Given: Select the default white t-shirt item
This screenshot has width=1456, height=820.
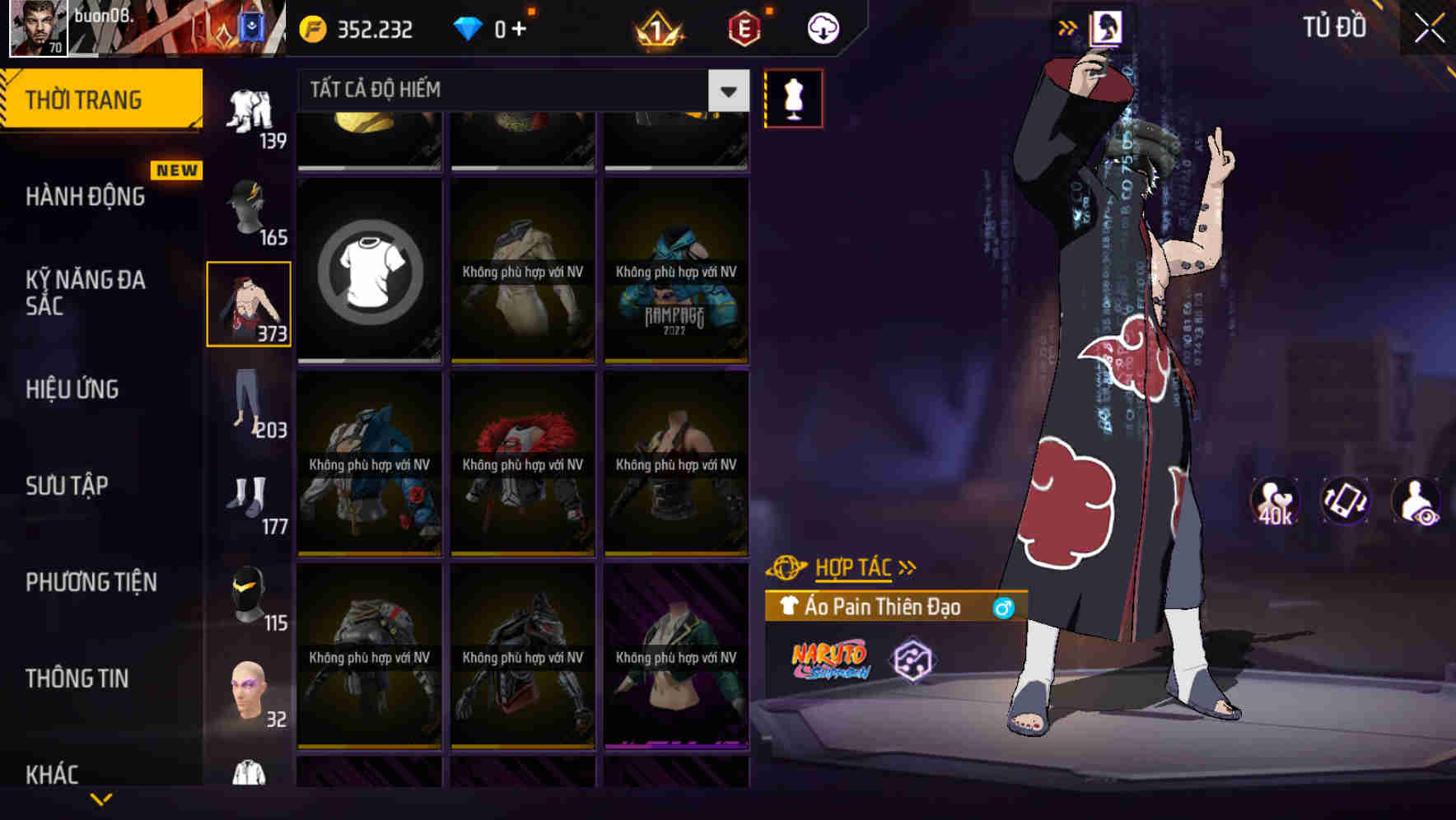Looking at the screenshot, I should (x=370, y=270).
